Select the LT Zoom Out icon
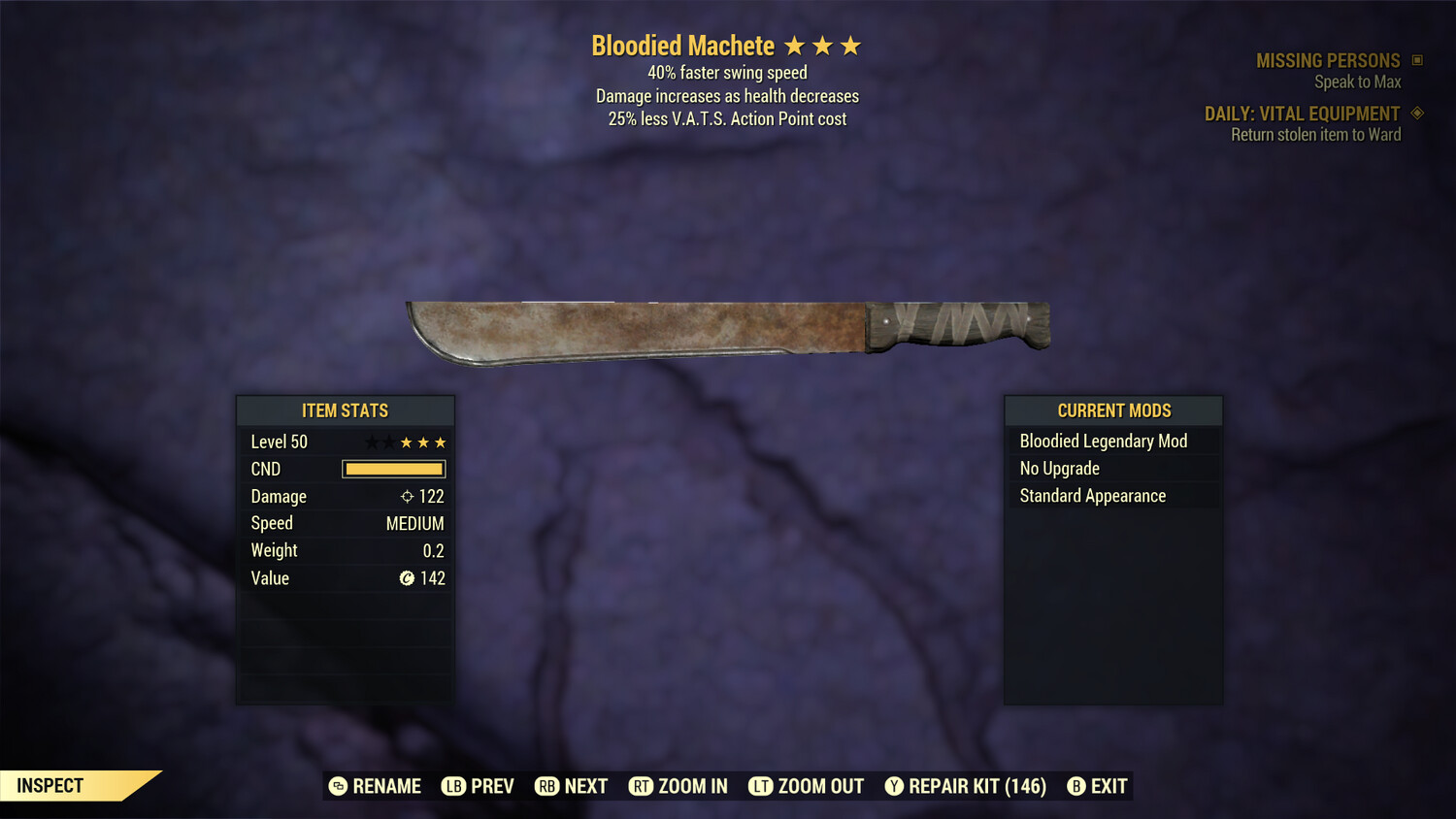 click(x=763, y=786)
